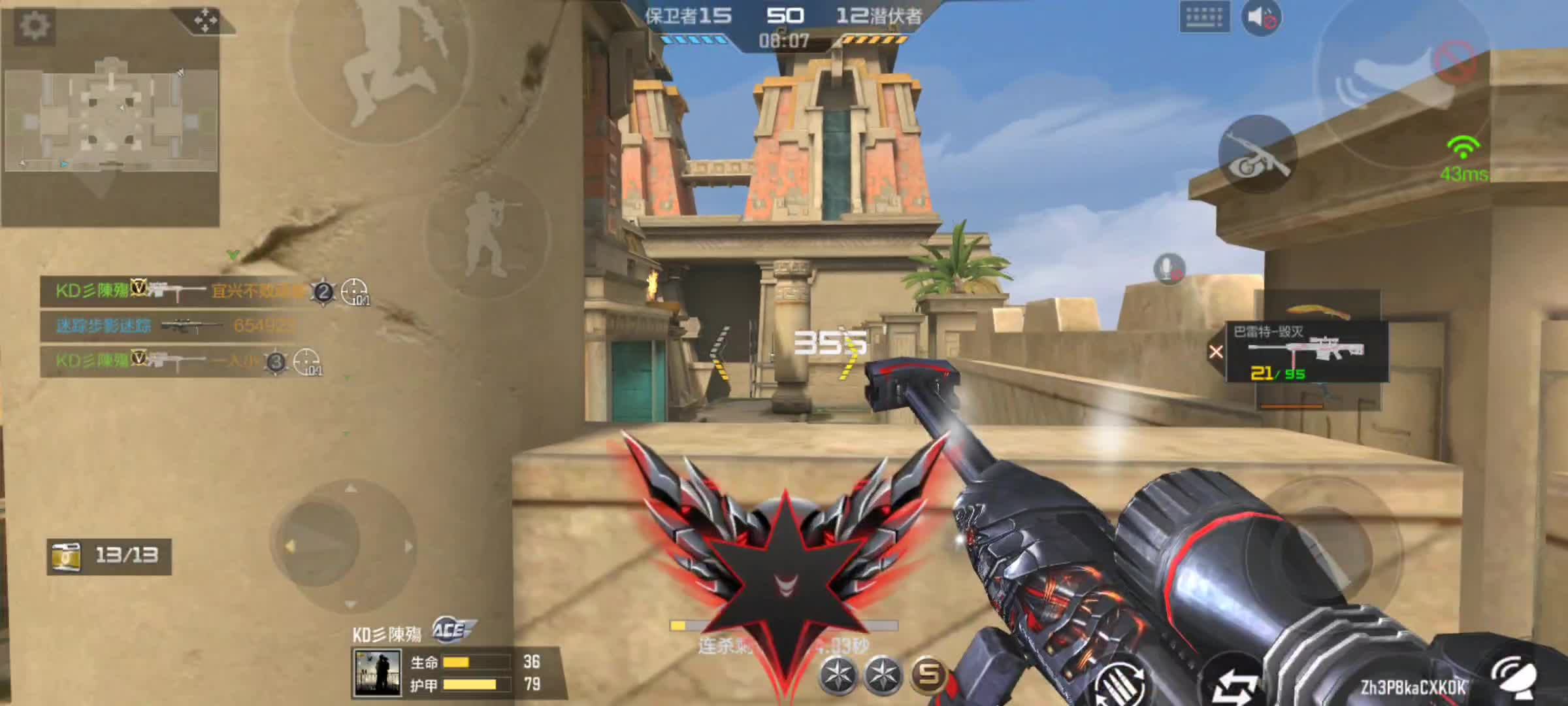Tap the eye-and-rifle weapon view button
Image resolution: width=1568 pixels, height=706 pixels.
click(1256, 155)
